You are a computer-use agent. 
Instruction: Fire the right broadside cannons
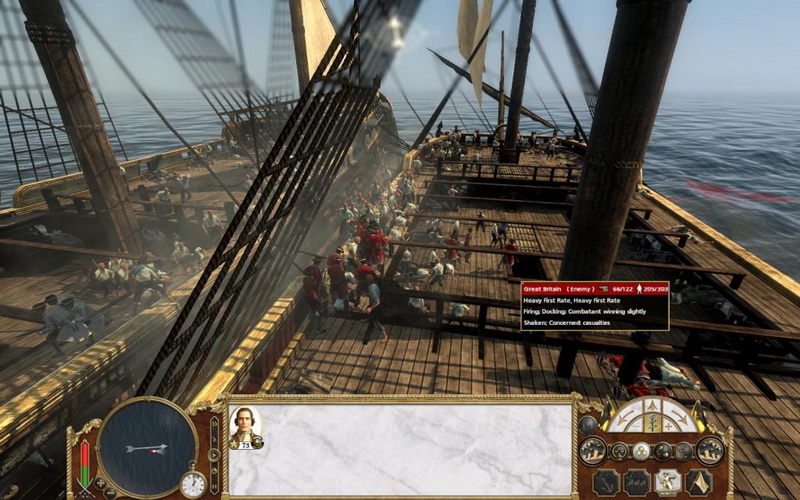710,451
